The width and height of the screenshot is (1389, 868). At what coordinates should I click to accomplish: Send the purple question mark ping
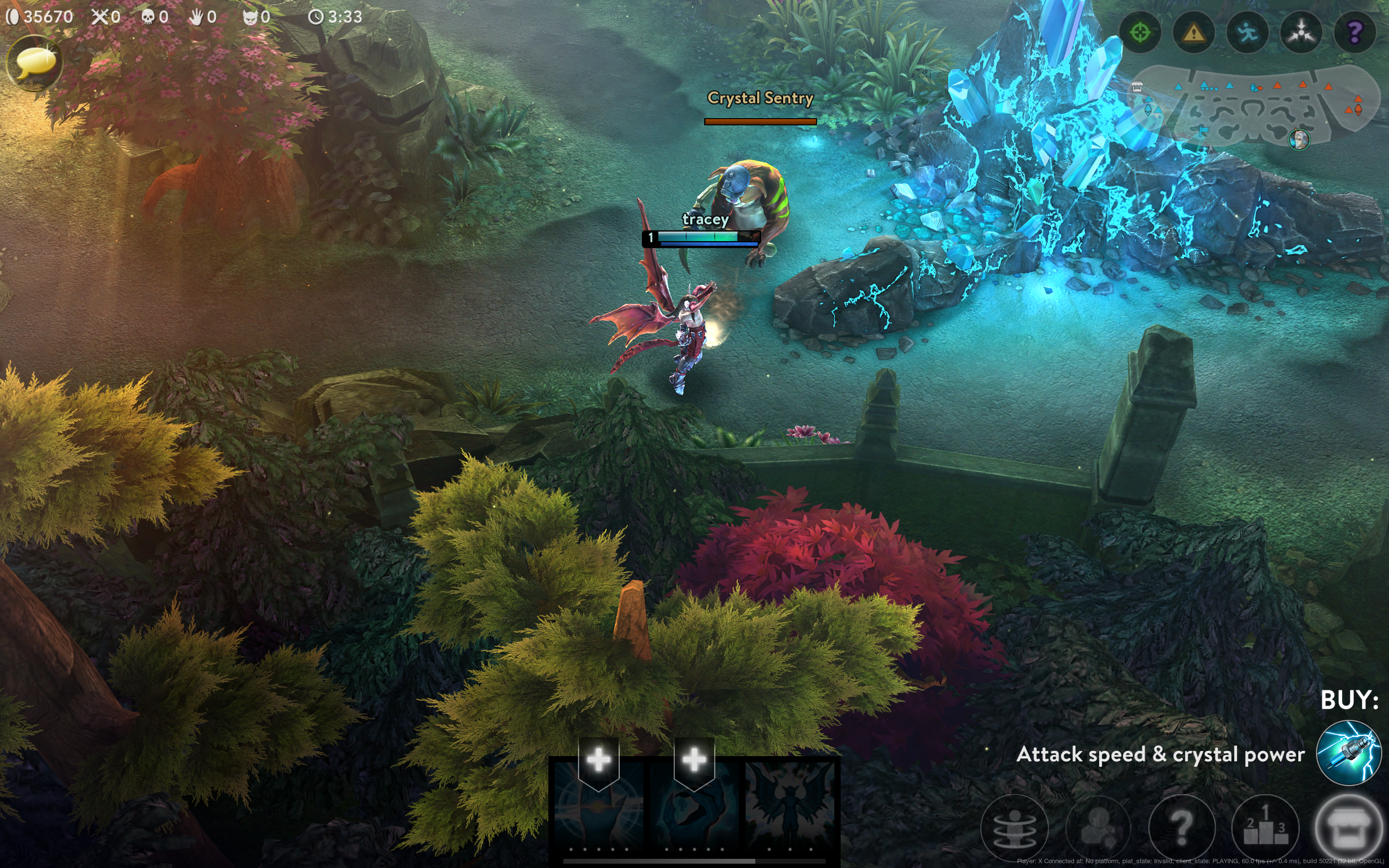(1355, 33)
